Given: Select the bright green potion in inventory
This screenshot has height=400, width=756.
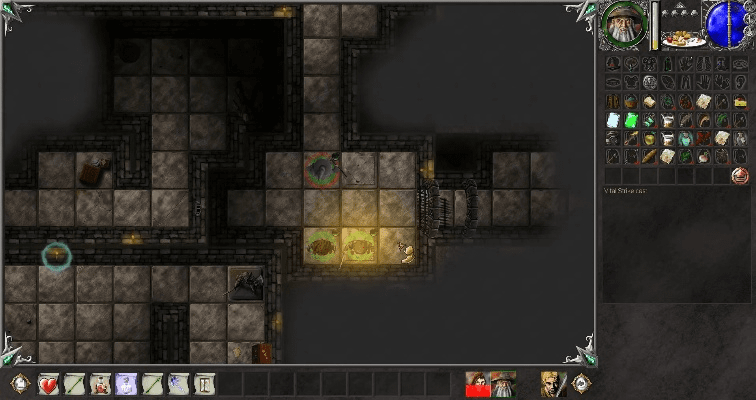Looking at the screenshot, I should (x=631, y=120).
